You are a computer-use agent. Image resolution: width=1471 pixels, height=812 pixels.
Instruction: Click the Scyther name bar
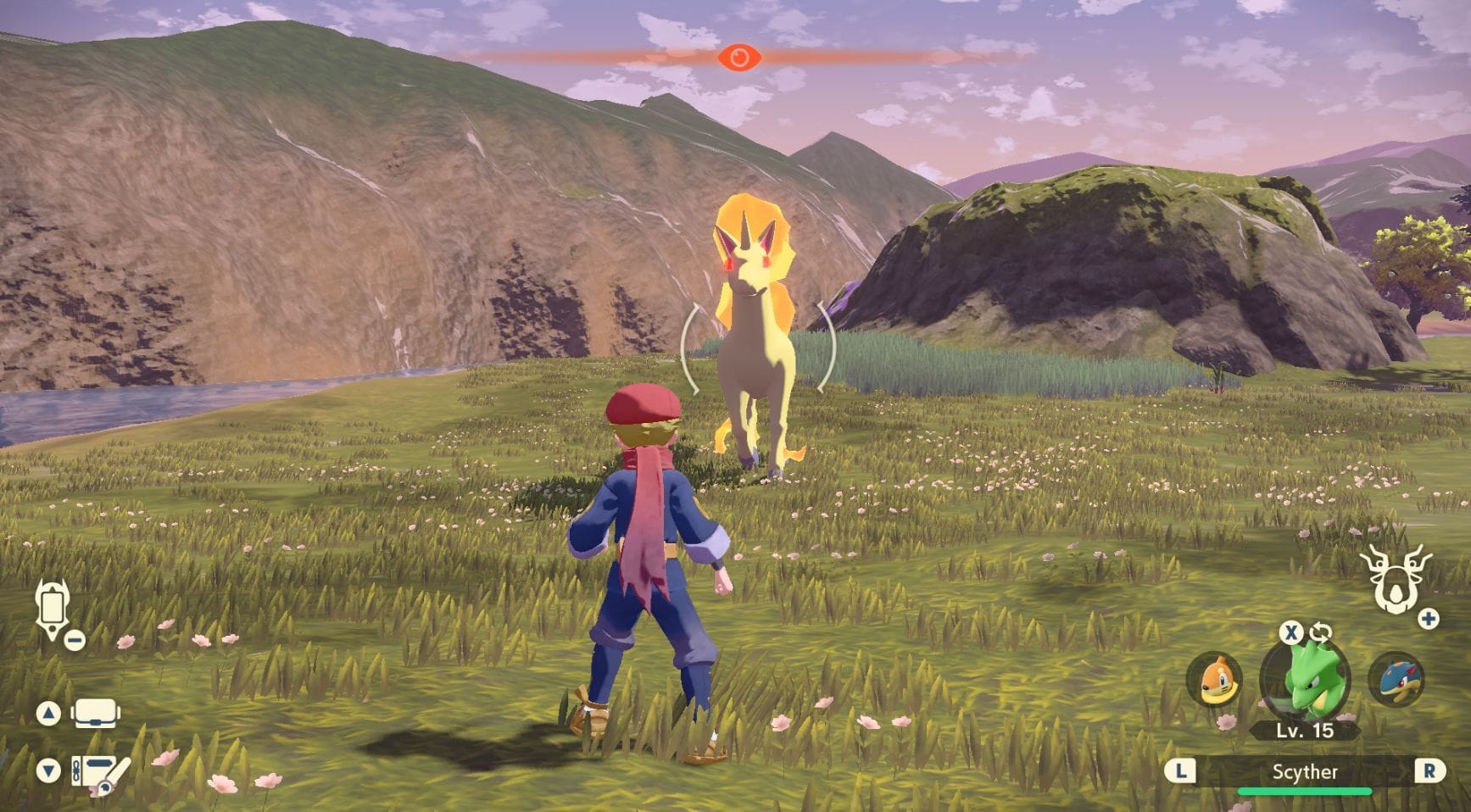pyautogui.click(x=1304, y=771)
